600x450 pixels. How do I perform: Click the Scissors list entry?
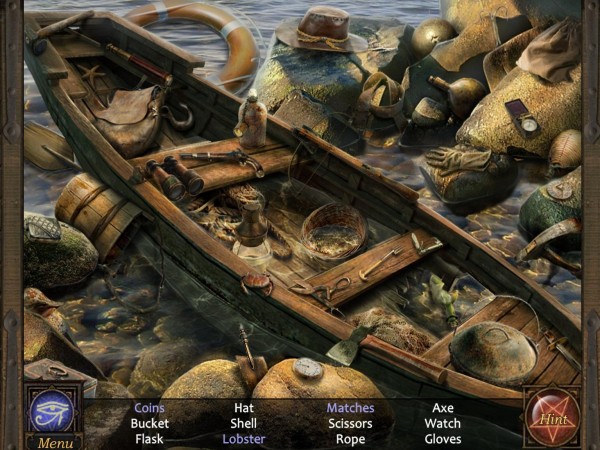[x=350, y=423]
